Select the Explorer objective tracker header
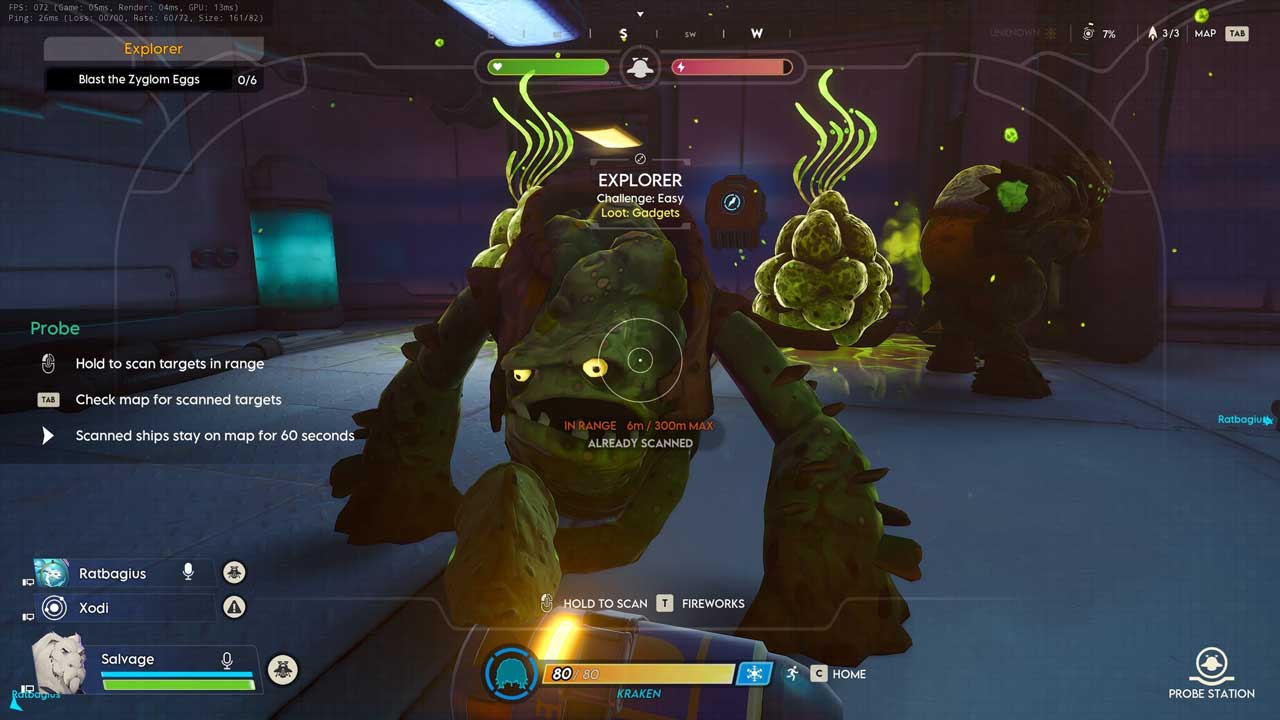The height and width of the screenshot is (720, 1280). pos(153,49)
